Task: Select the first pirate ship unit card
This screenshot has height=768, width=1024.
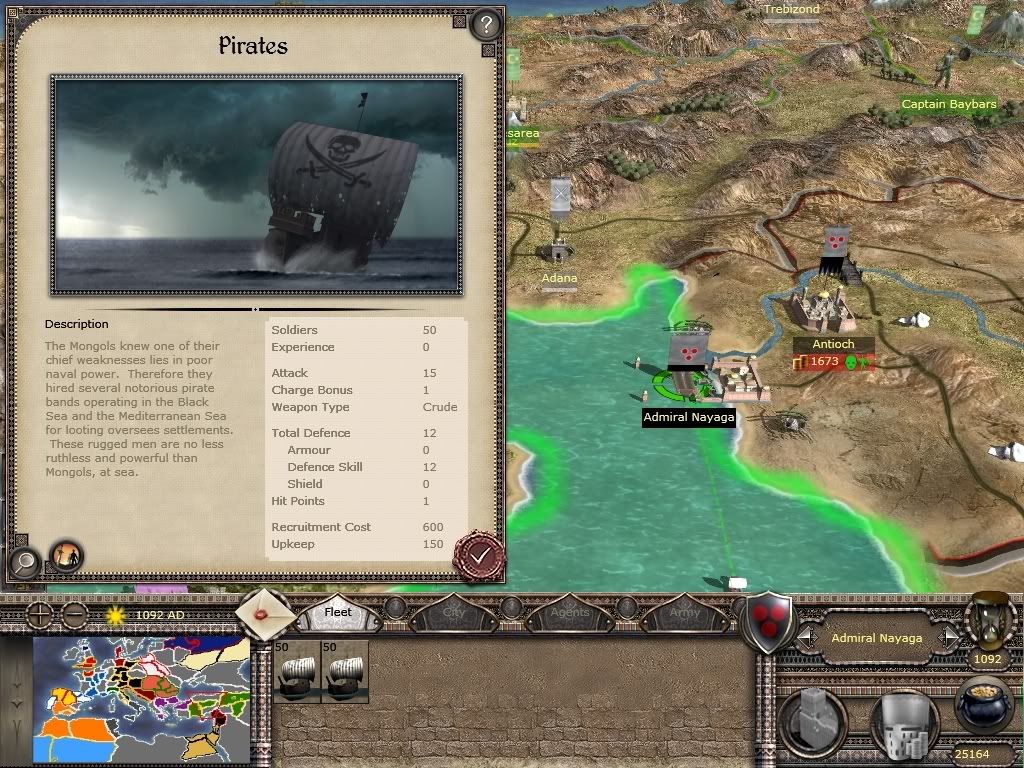Action: pos(297,671)
